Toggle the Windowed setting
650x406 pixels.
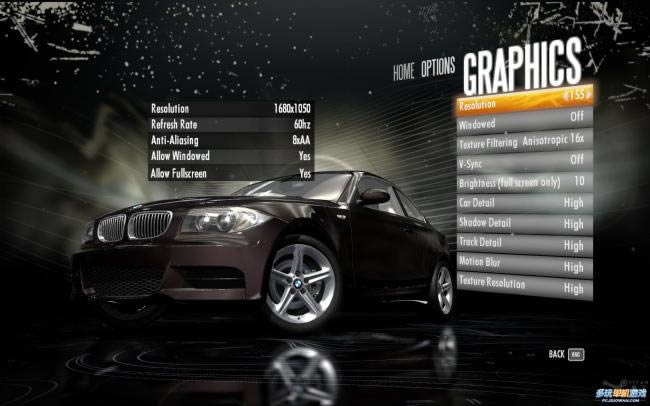tap(520, 125)
